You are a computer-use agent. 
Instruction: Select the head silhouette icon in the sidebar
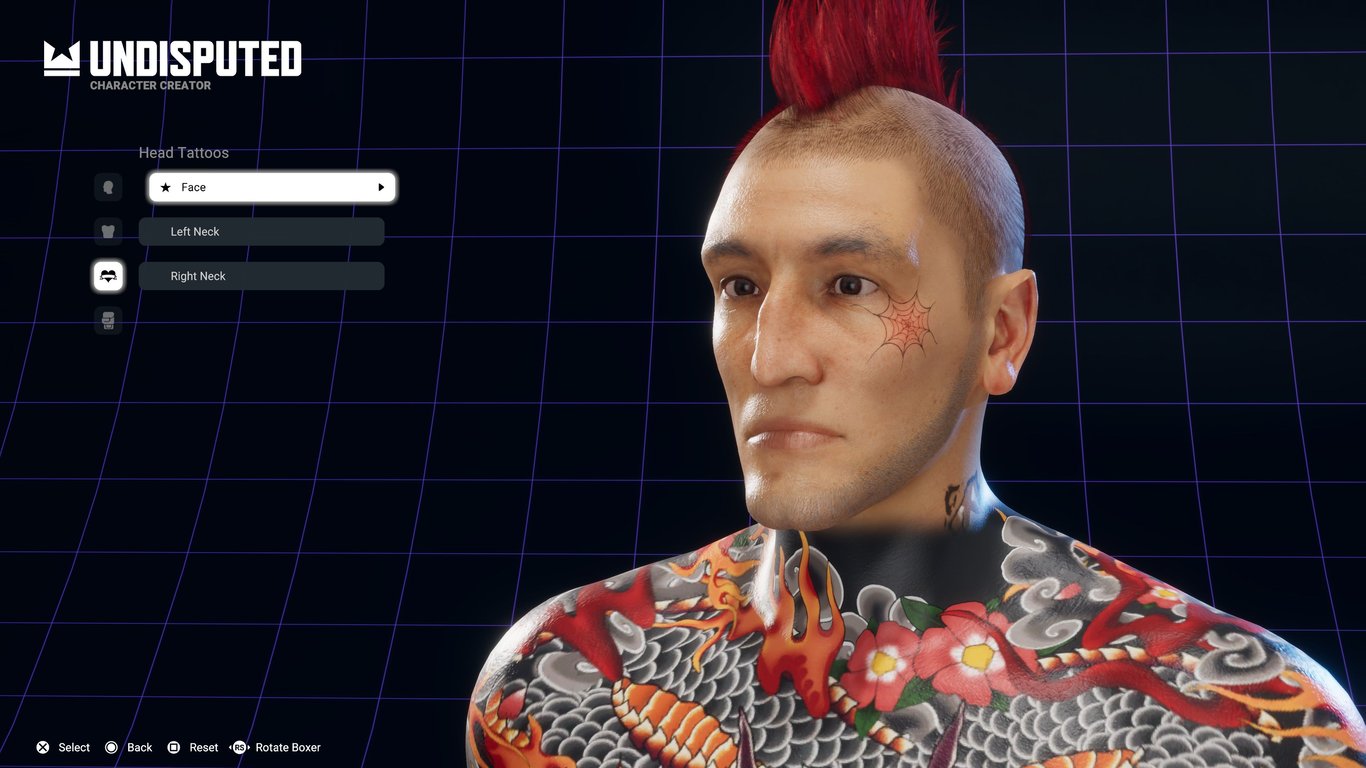[x=108, y=187]
